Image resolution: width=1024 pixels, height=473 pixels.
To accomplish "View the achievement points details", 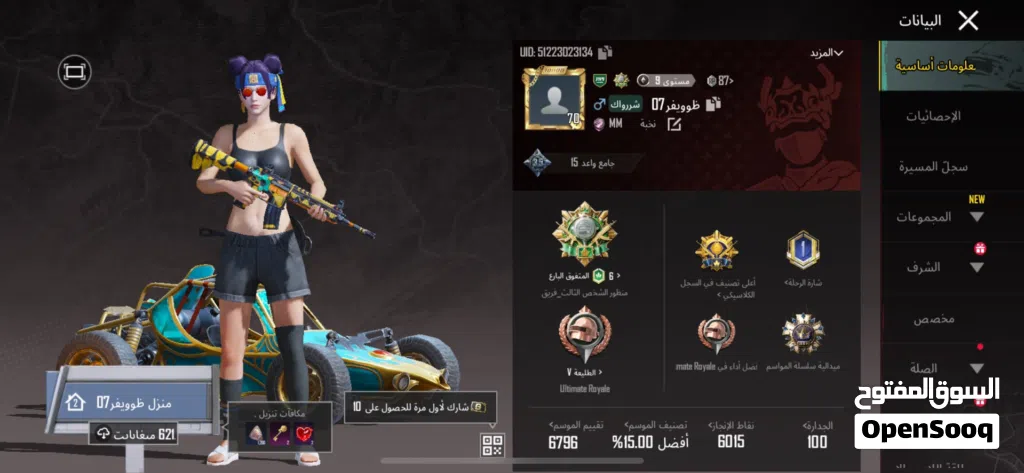I will click(x=731, y=434).
